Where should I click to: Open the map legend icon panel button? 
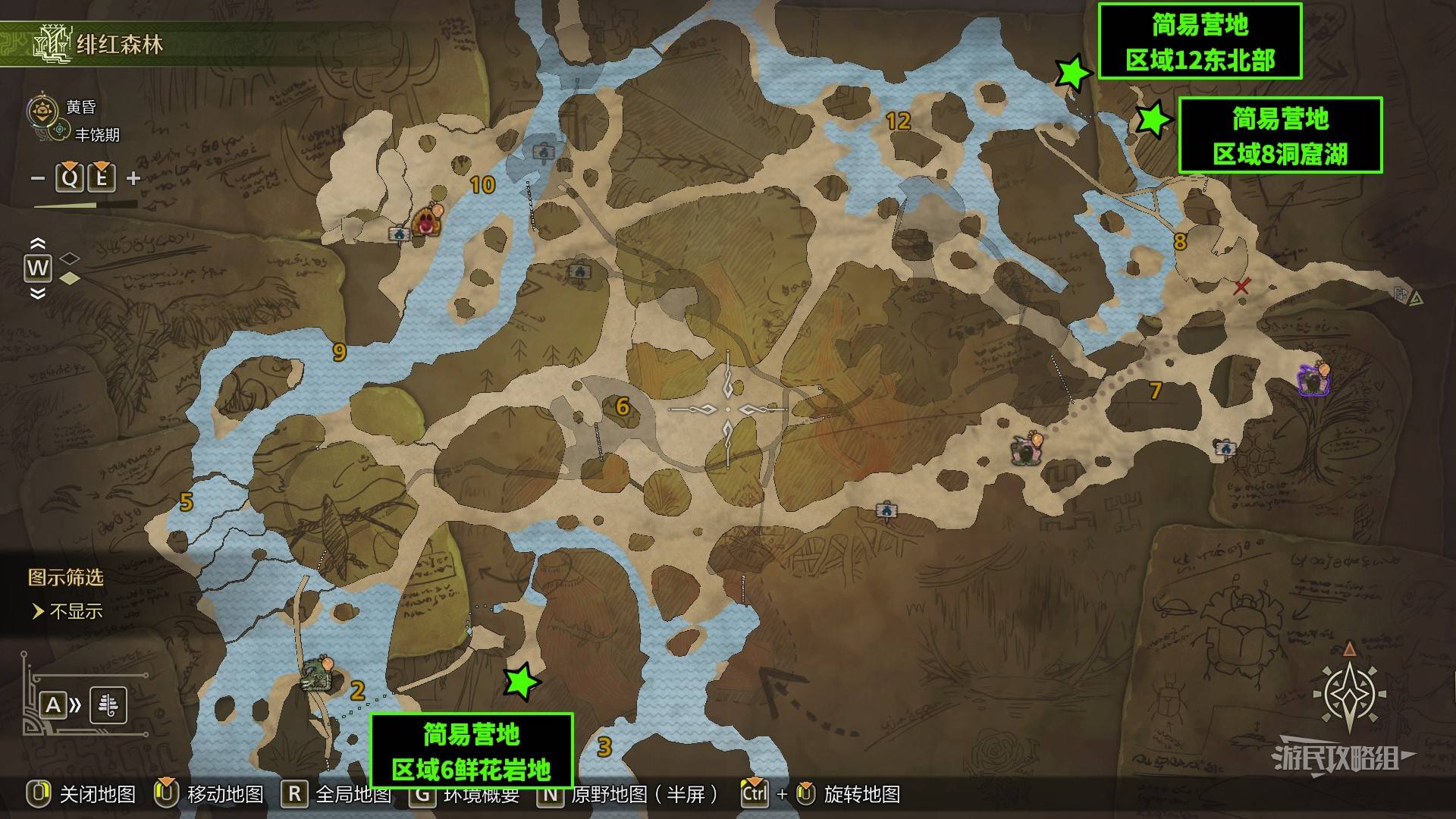point(108,705)
